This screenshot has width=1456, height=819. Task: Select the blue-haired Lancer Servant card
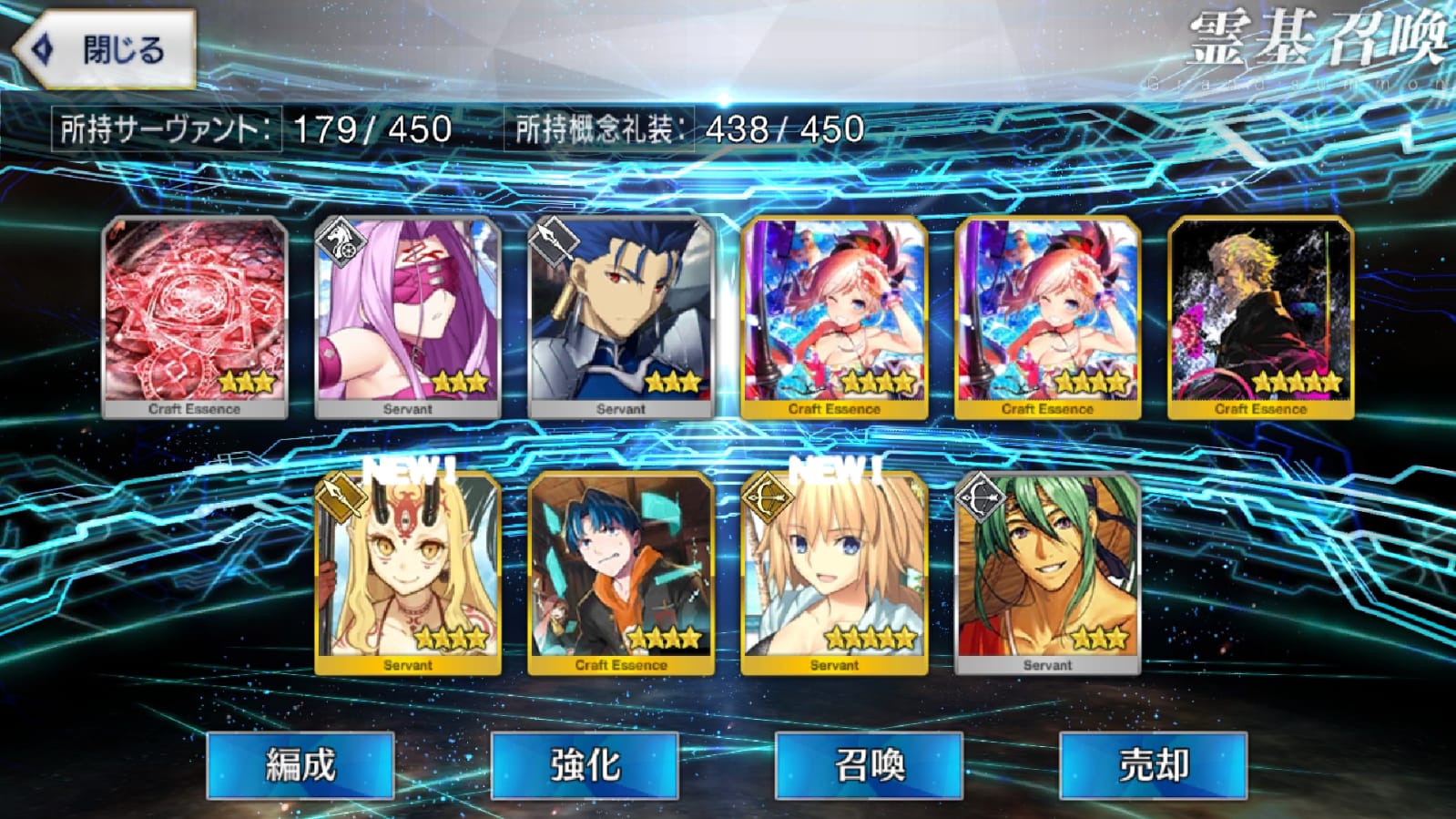pyautogui.click(x=621, y=317)
